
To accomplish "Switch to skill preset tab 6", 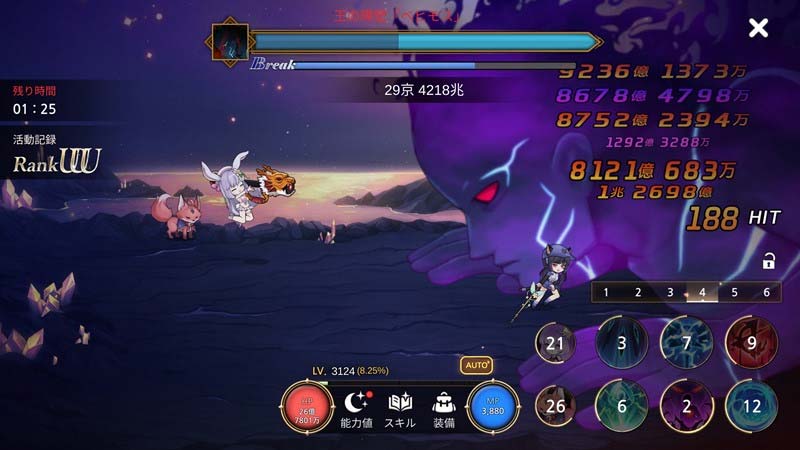I will (x=766, y=292).
